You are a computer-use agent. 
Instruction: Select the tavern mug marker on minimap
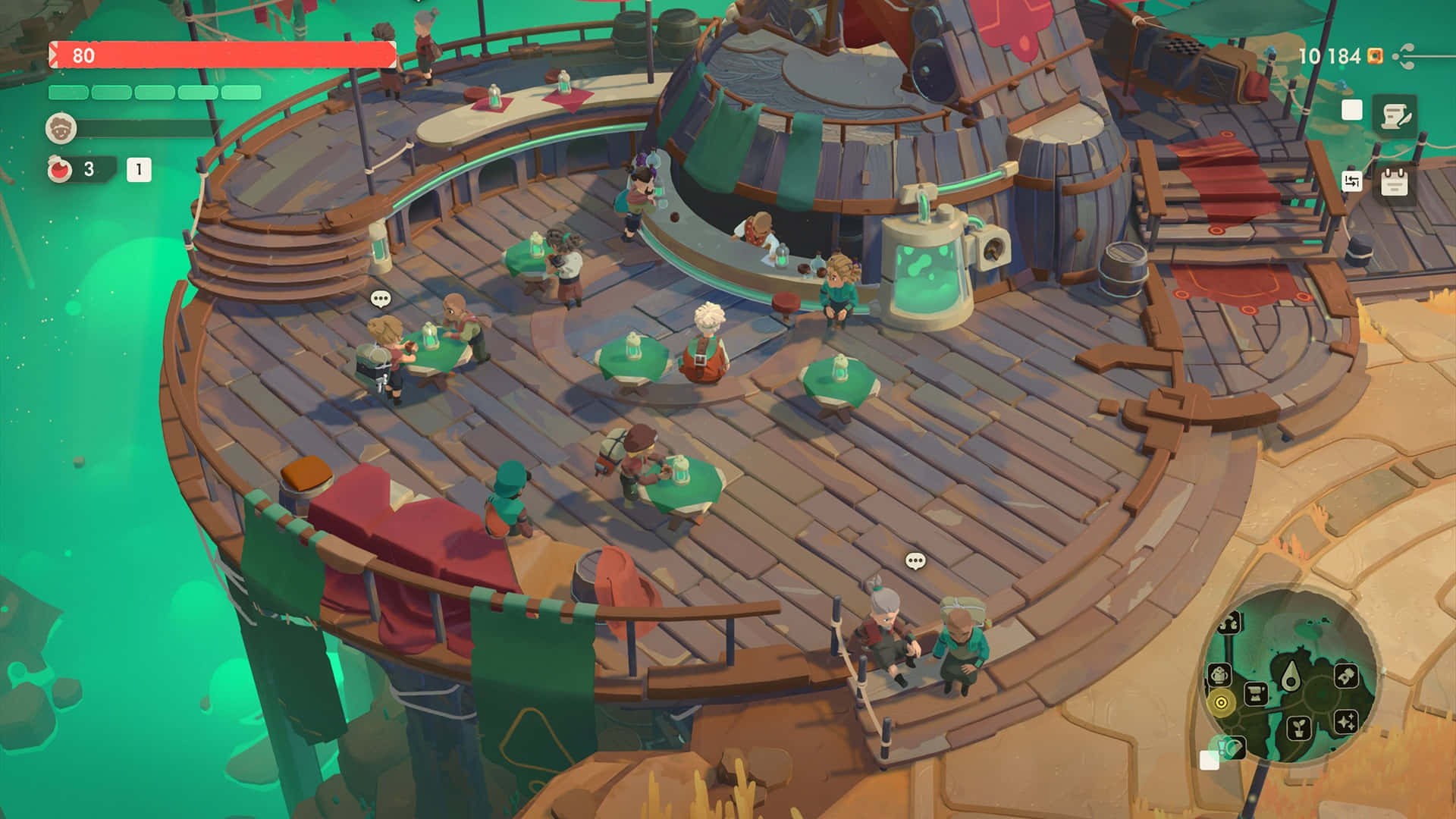1219,674
